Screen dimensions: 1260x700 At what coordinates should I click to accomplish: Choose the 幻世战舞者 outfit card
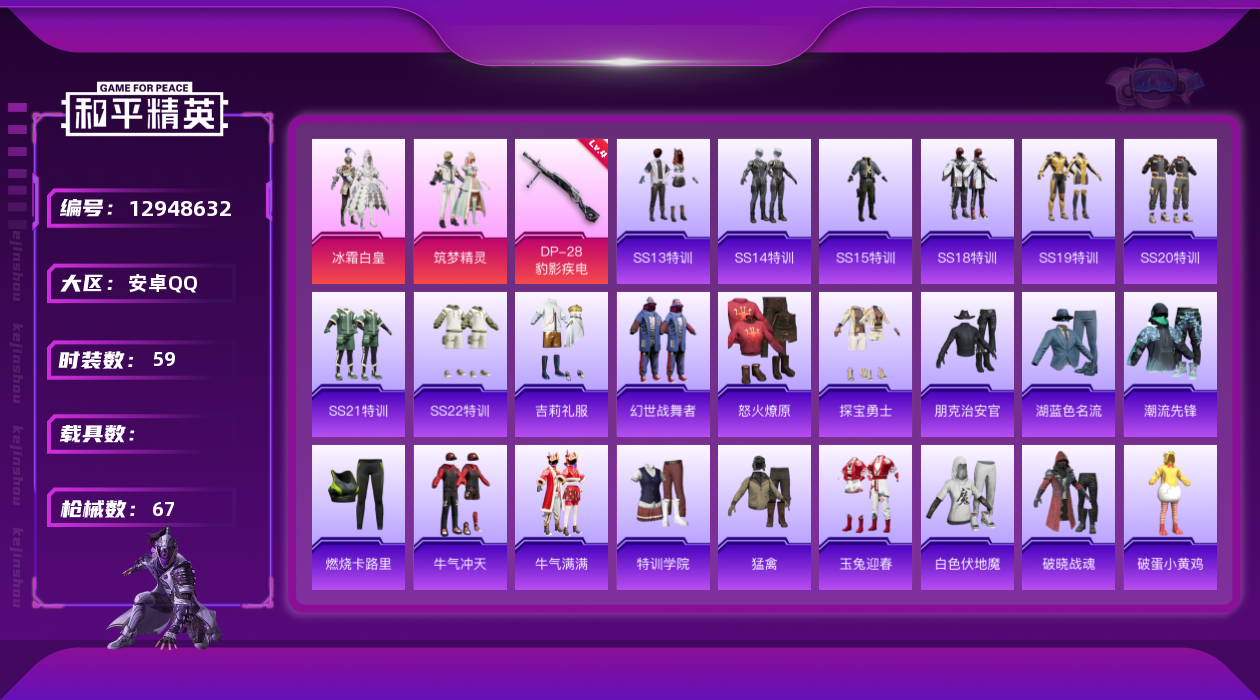click(663, 364)
